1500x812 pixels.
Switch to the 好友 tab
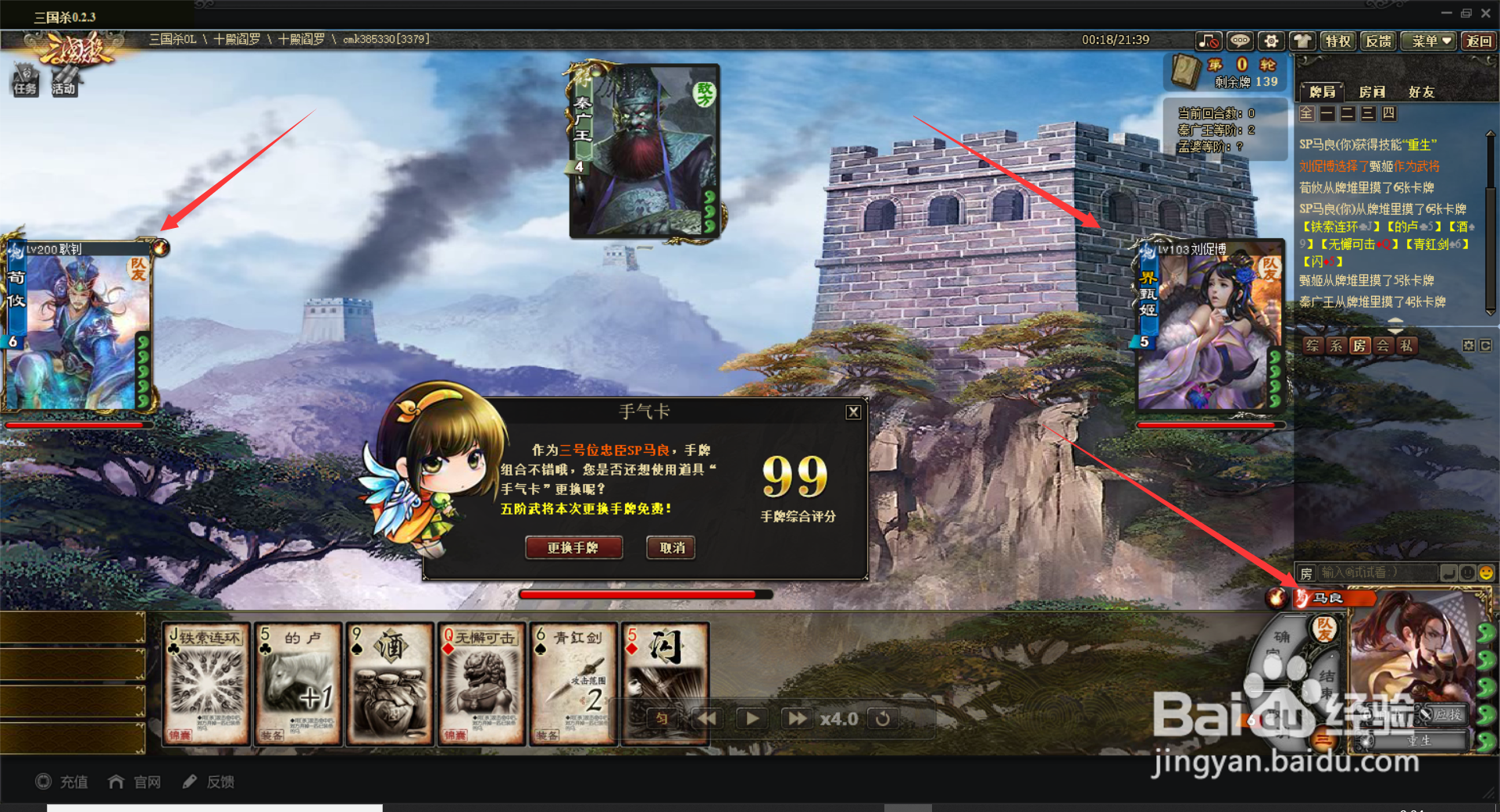[x=1422, y=91]
